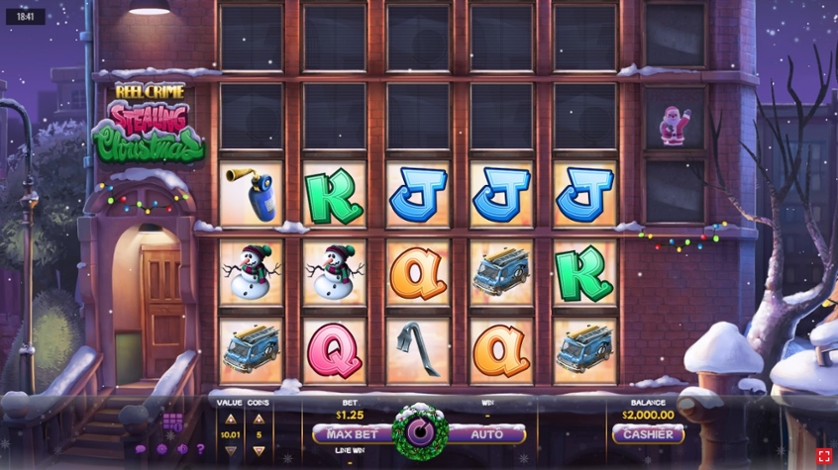Click the MAX BET button

(x=351, y=434)
